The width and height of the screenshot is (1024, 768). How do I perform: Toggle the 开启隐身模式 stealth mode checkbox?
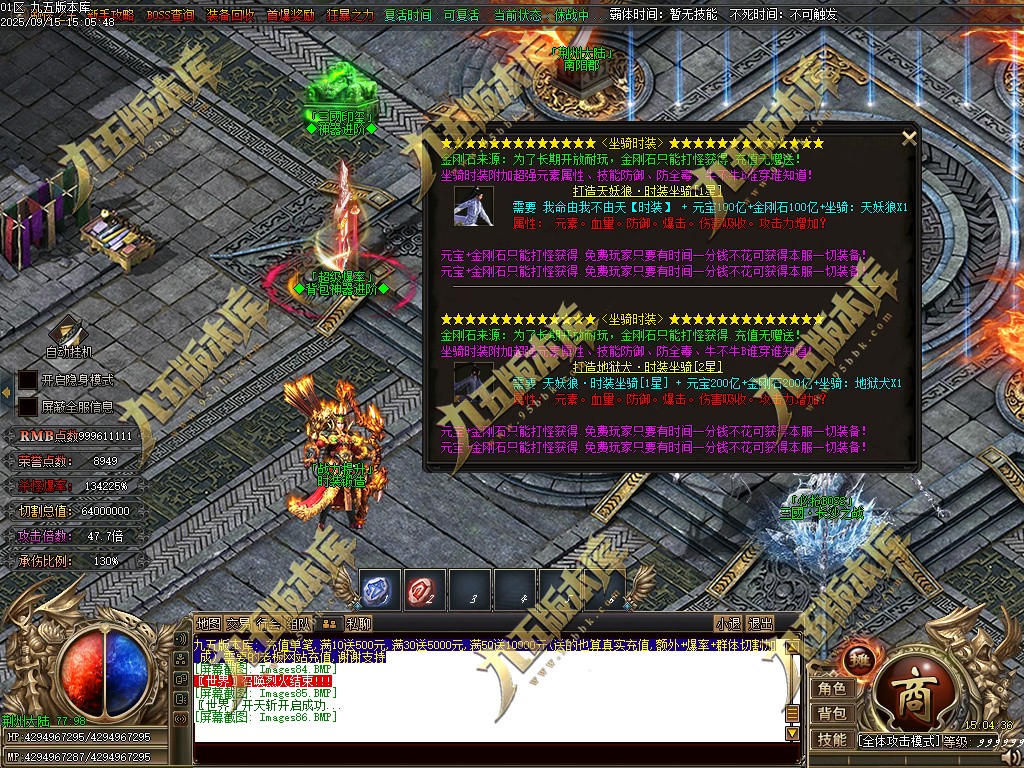[x=28, y=381]
